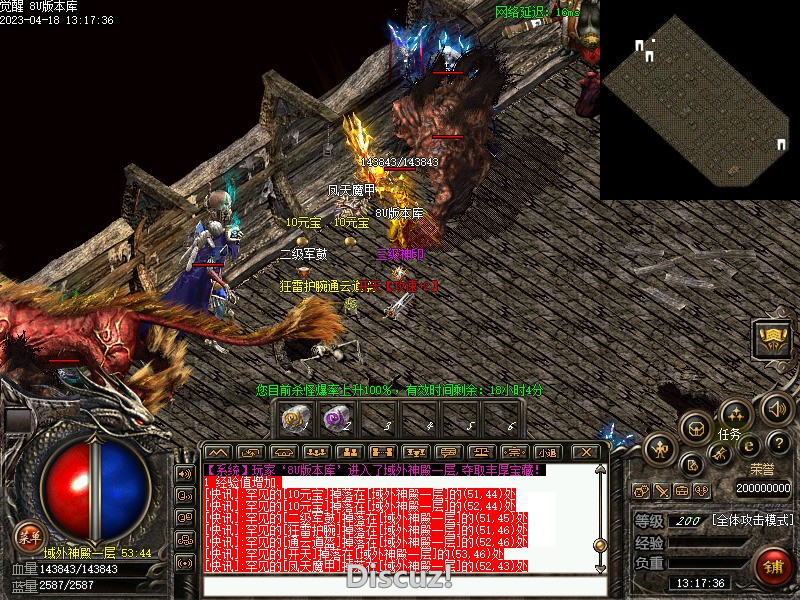Select the crossed swords round button

(x=720, y=454)
